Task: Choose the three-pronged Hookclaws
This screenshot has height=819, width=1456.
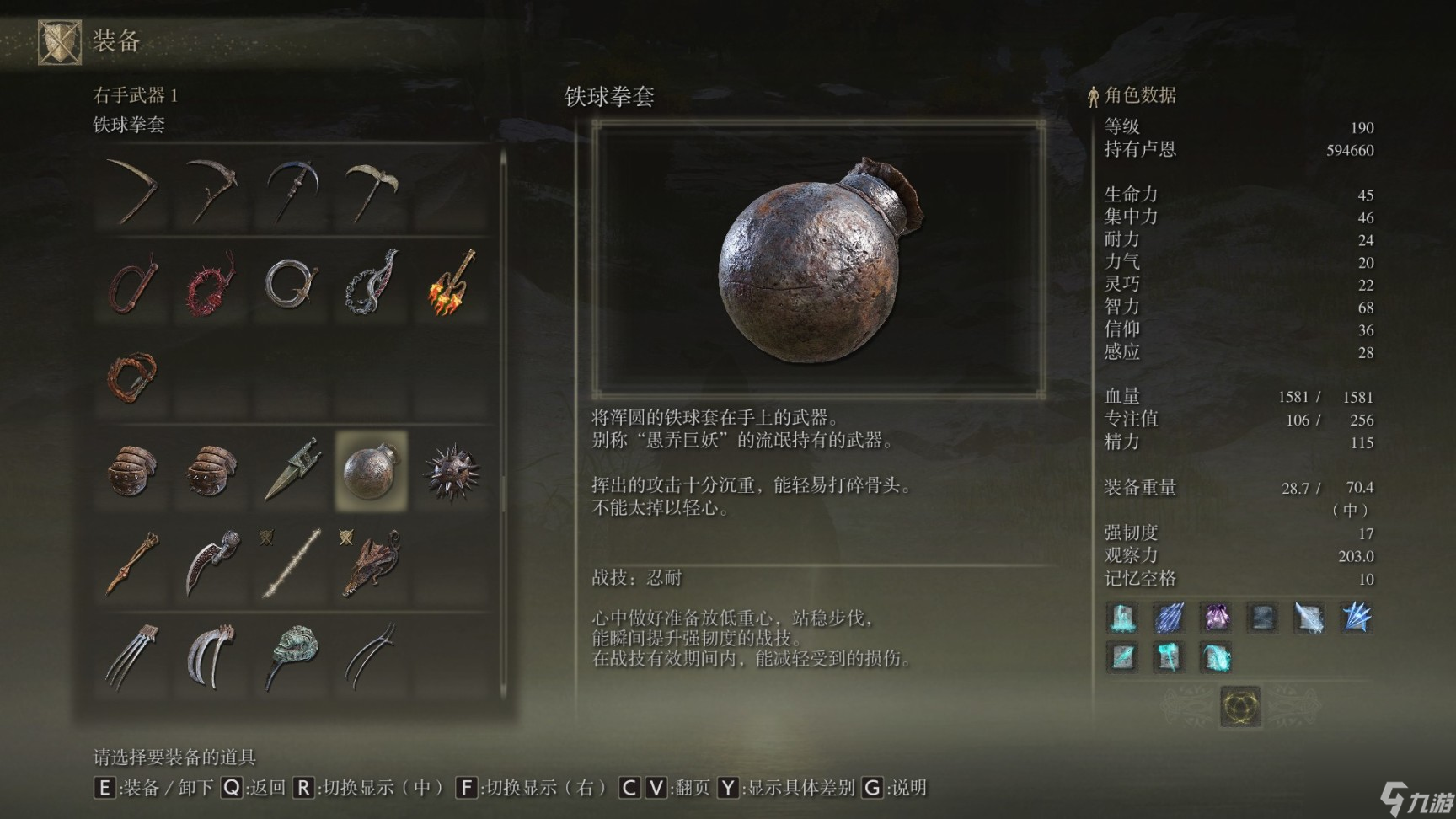Action: click(x=132, y=656)
